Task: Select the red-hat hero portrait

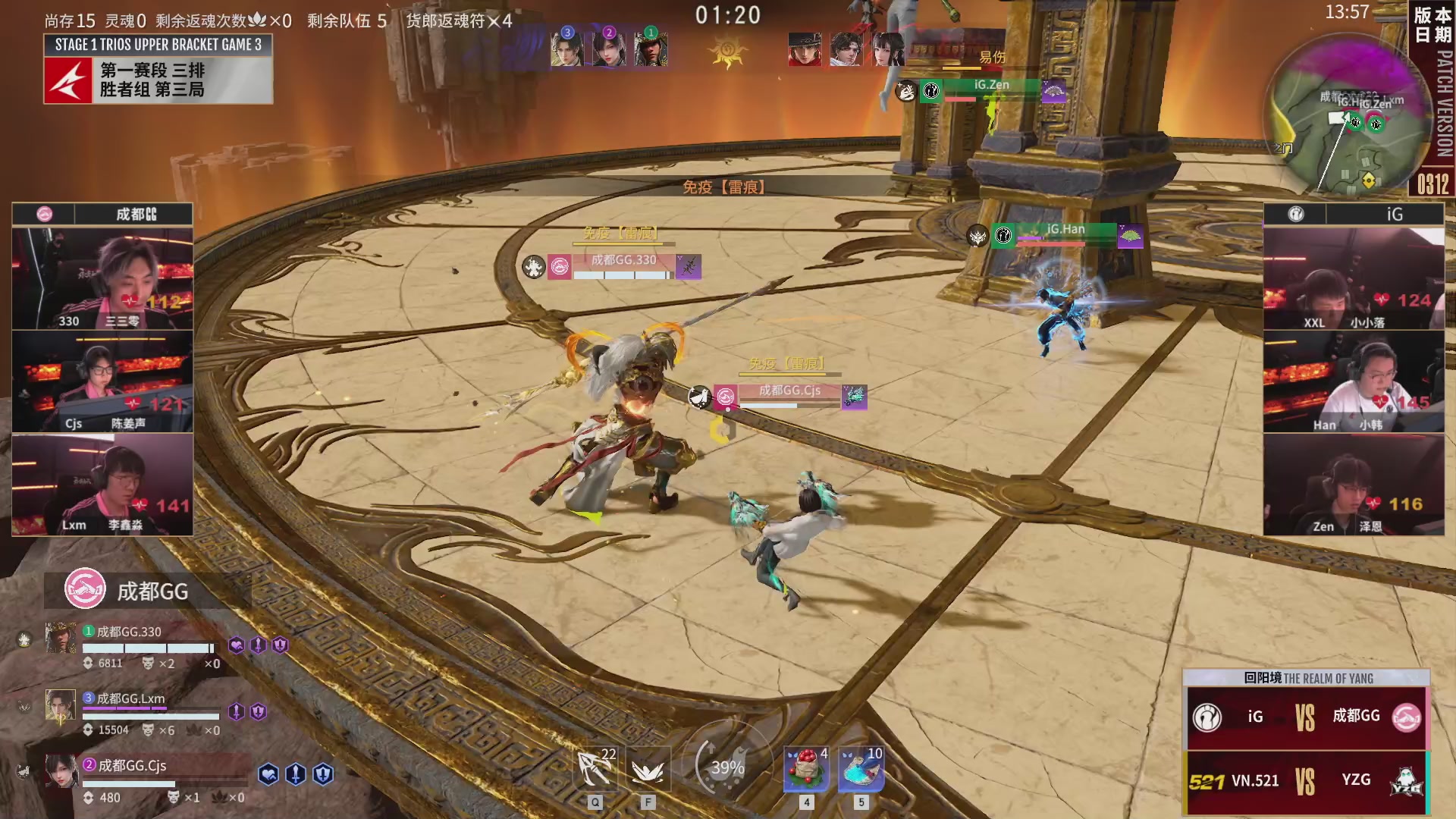Action: tap(805, 49)
